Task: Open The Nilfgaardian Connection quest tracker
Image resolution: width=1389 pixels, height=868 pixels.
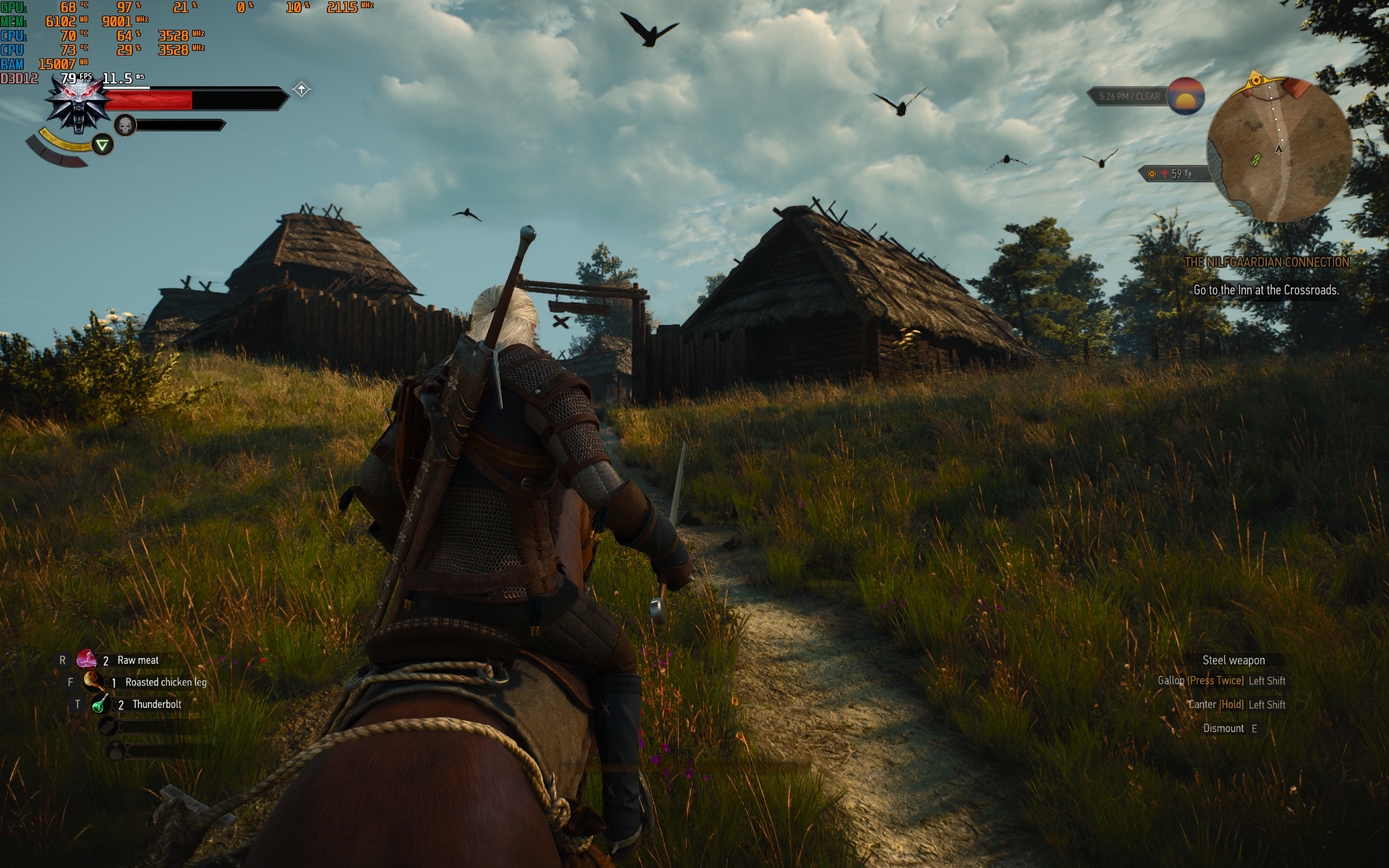Action: point(1266,262)
